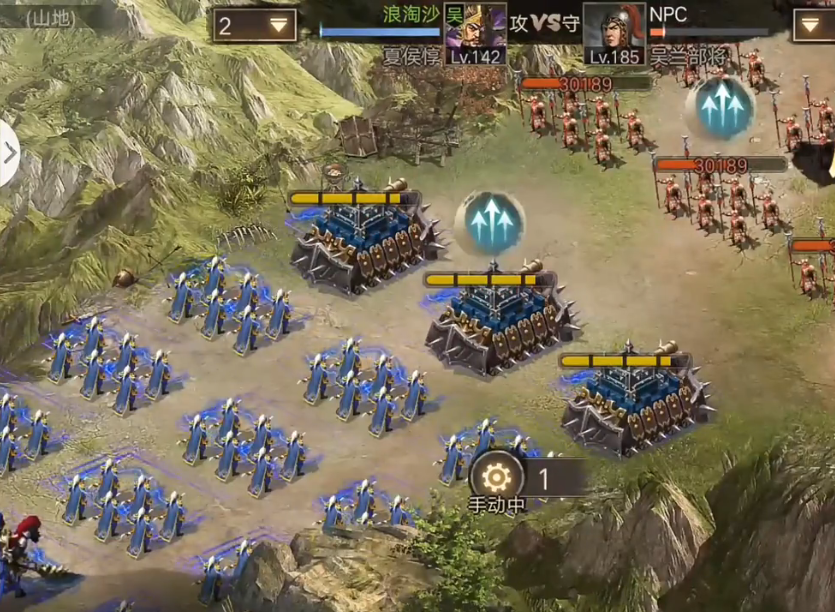Expand the side panel arrow tab

[9, 154]
